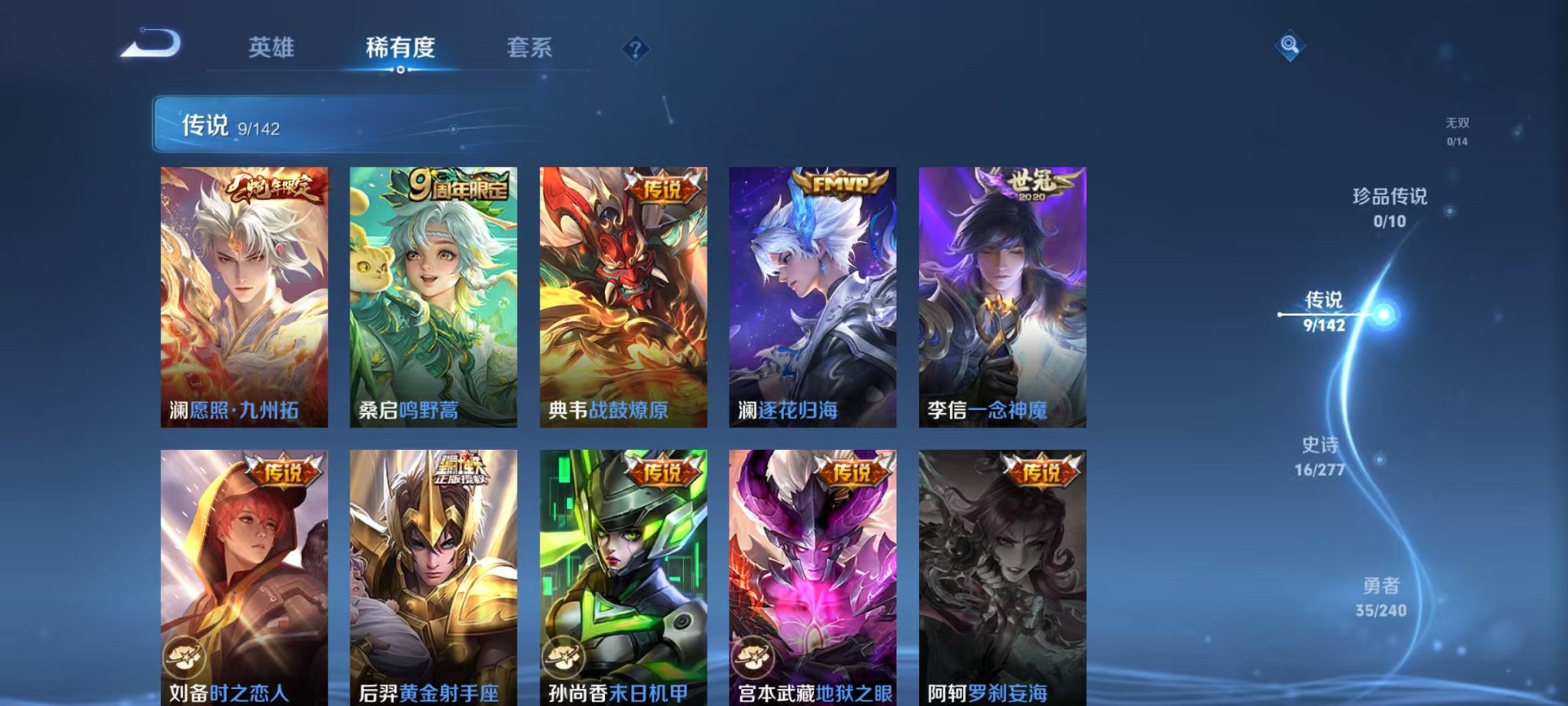Click the 9周年限定 badge on 桑启 card
1568x706 pixels.
tap(460, 182)
